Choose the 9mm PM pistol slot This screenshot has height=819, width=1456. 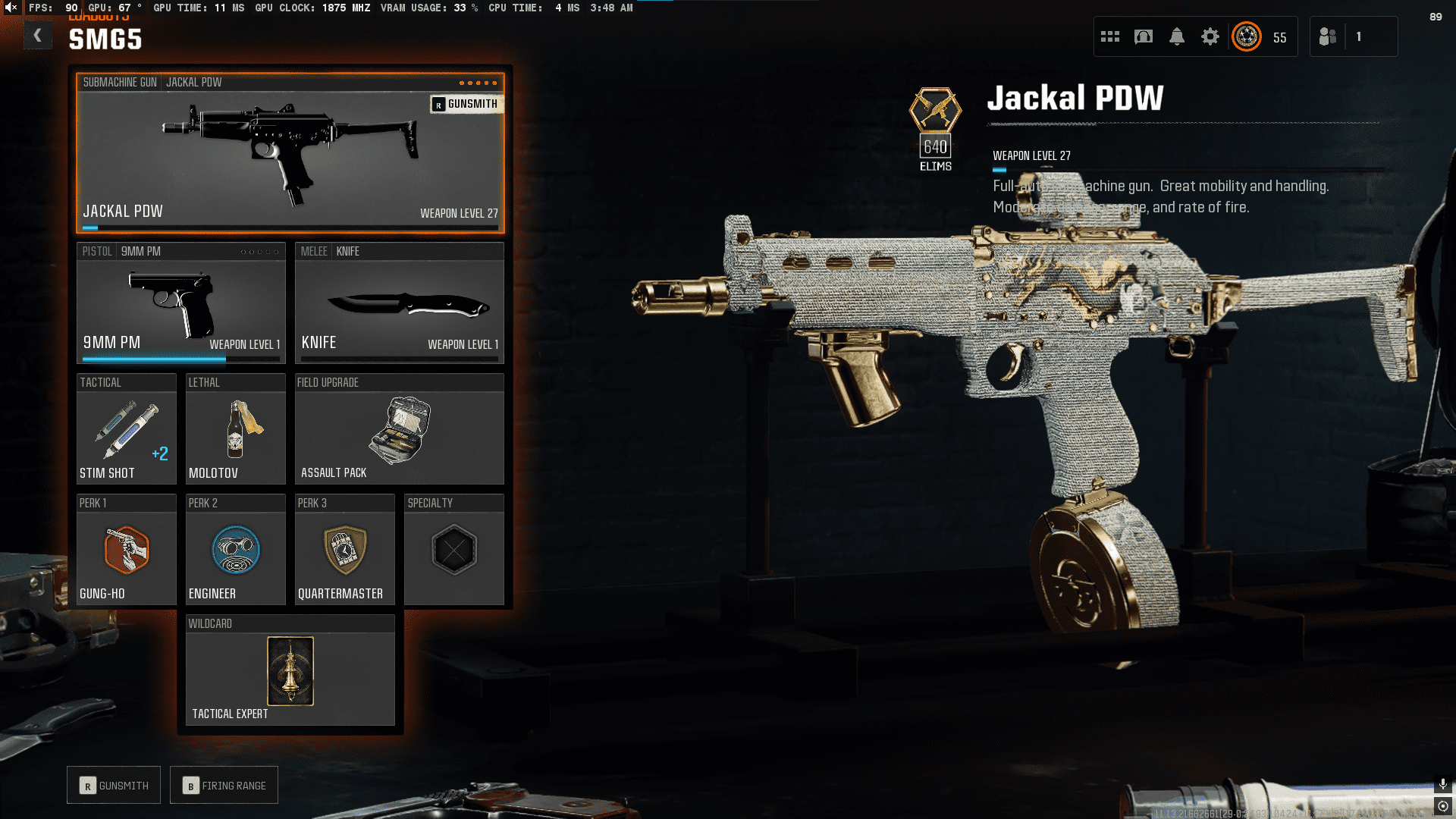(x=180, y=303)
